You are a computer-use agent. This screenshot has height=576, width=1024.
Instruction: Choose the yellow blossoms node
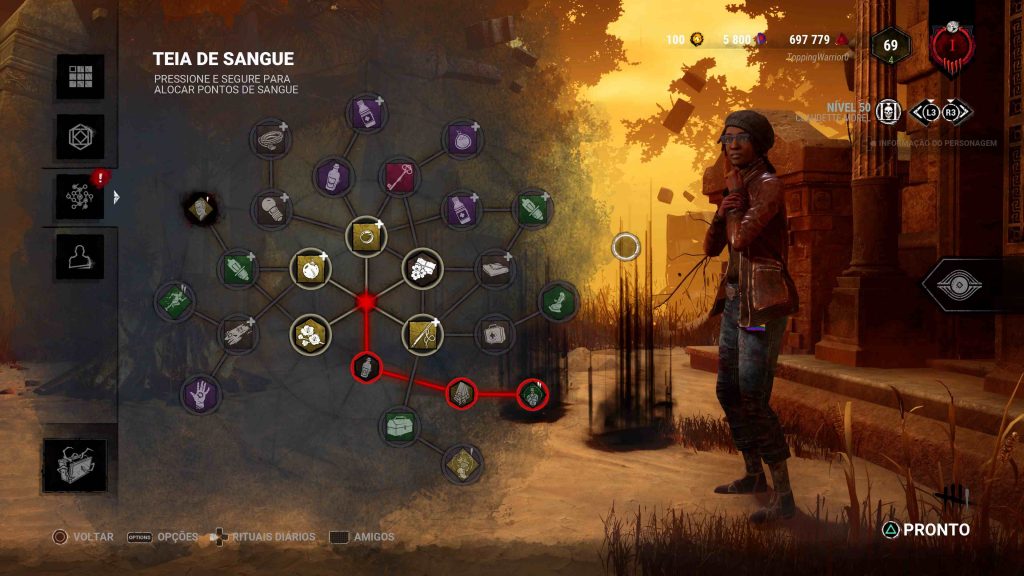tap(310, 334)
